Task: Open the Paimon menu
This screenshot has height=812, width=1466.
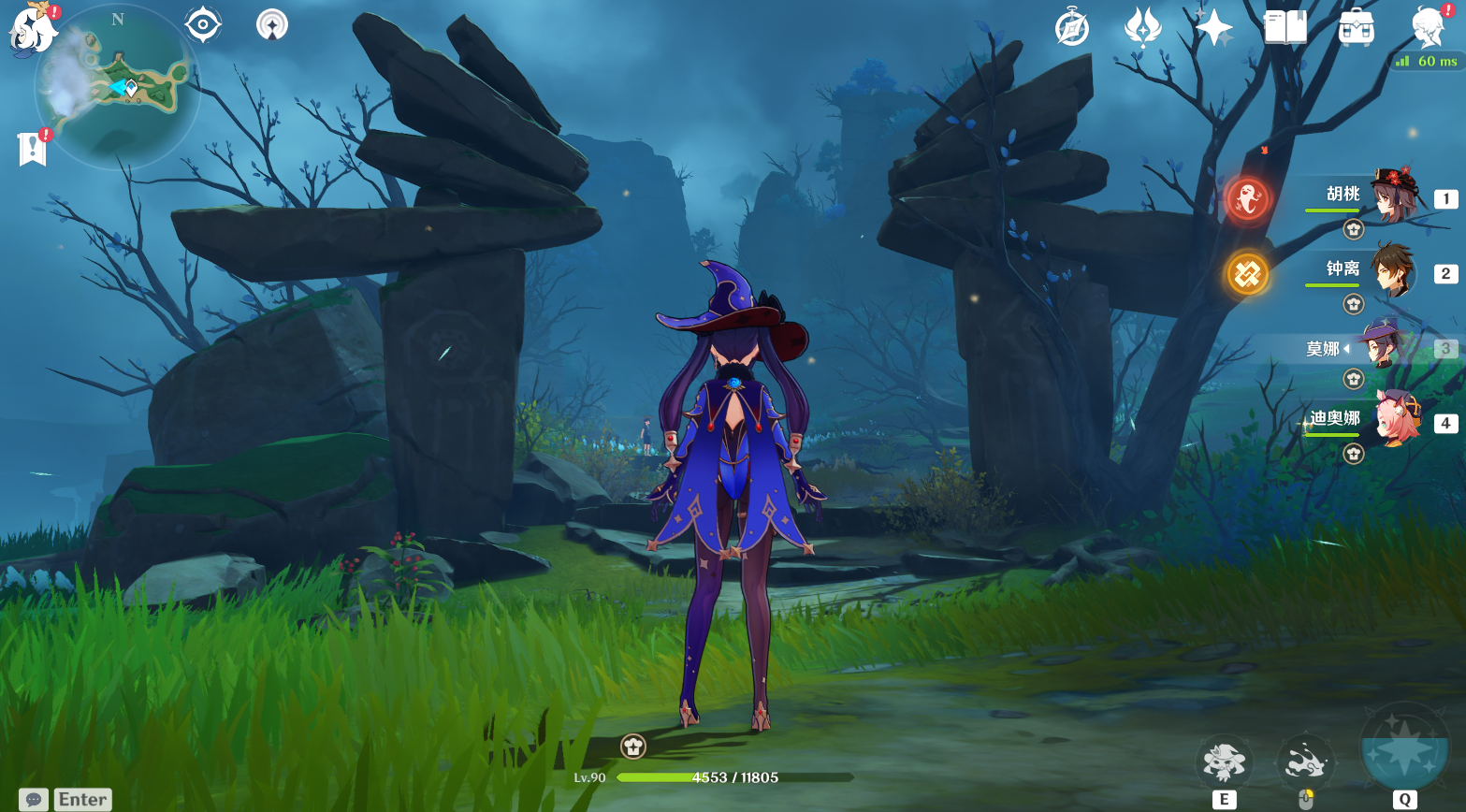Action: 32,30
